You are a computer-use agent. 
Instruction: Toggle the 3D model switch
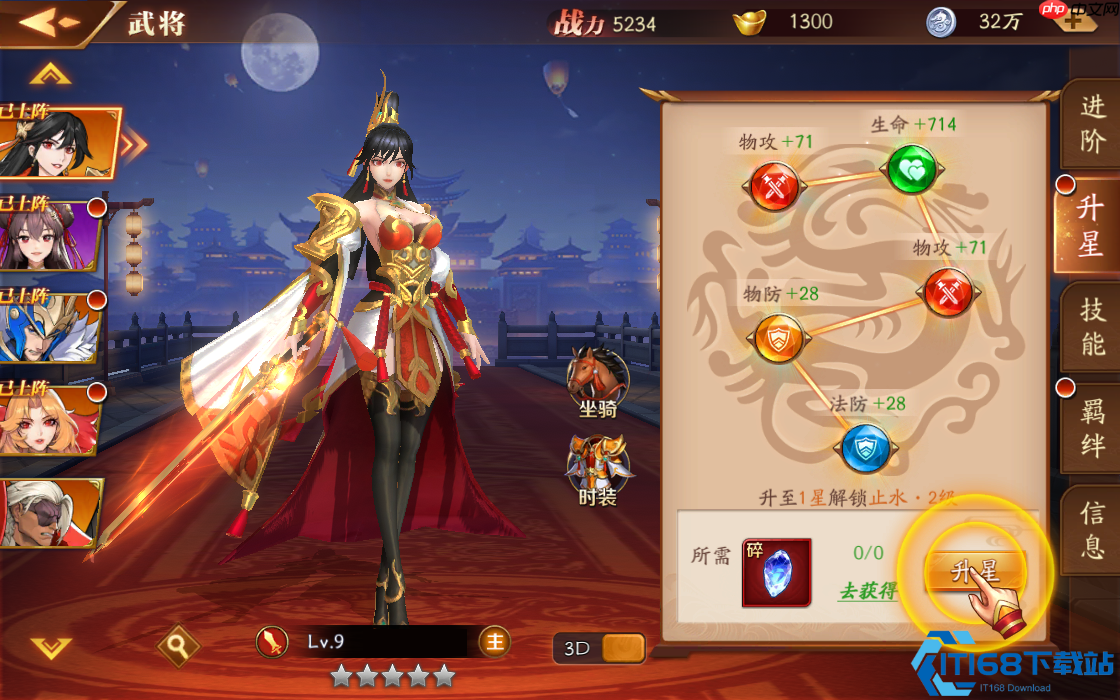pyautogui.click(x=599, y=648)
